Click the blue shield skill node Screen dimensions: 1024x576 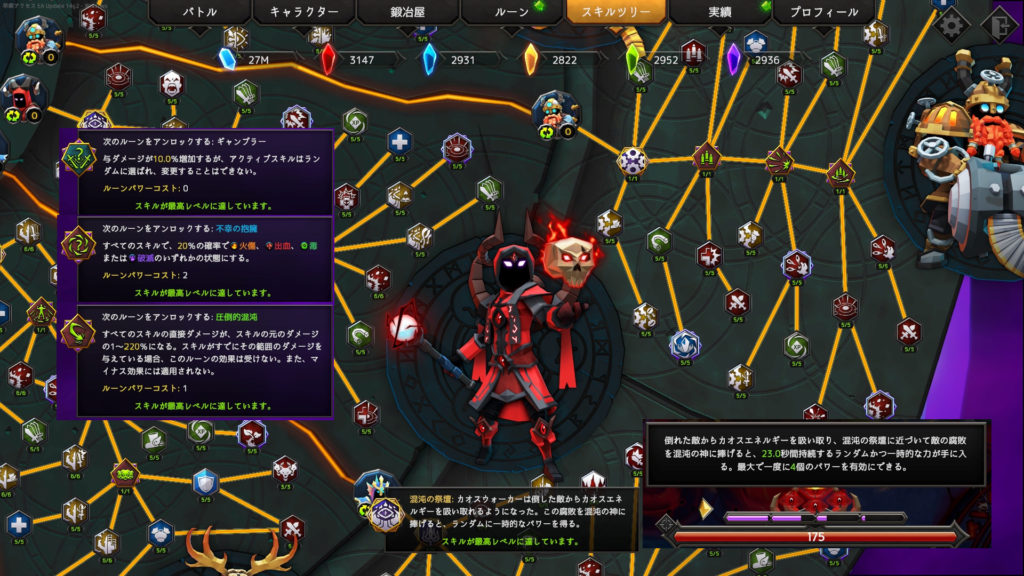pyautogui.click(x=205, y=482)
